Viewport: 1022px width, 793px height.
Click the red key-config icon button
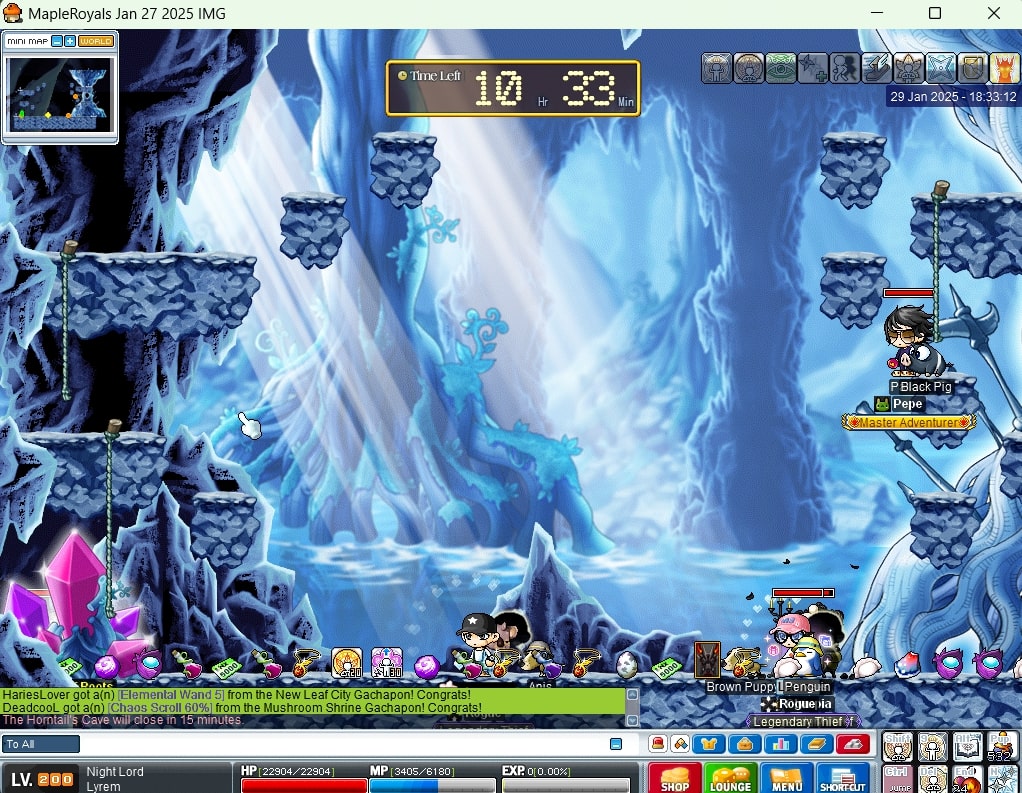pyautogui.click(x=853, y=743)
